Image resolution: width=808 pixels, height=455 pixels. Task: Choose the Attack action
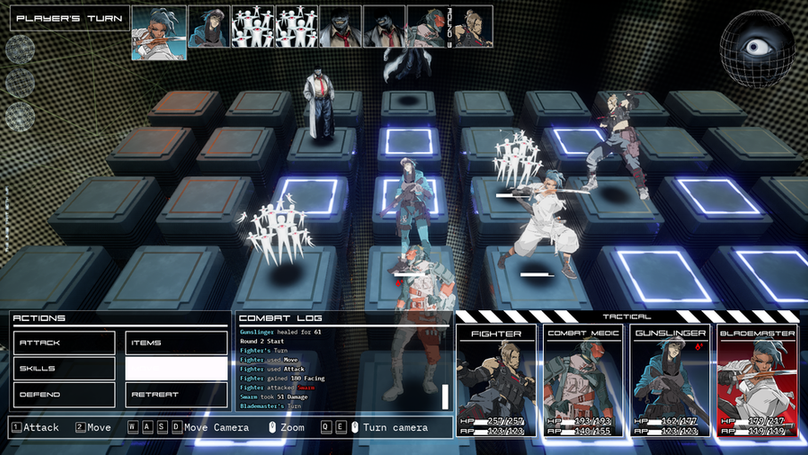65,343
